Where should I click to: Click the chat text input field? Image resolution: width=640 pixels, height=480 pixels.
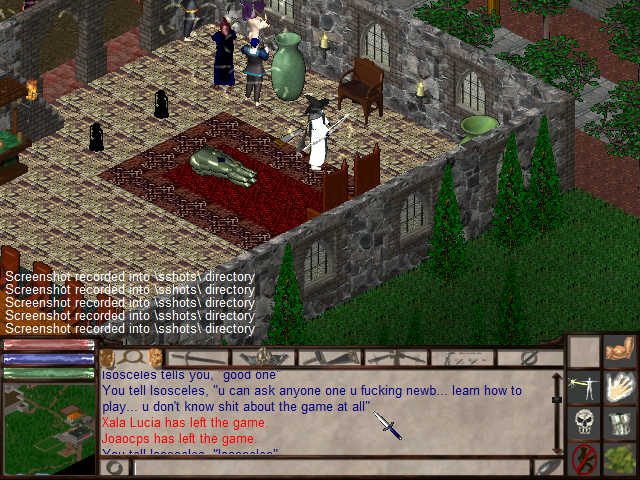[330, 467]
